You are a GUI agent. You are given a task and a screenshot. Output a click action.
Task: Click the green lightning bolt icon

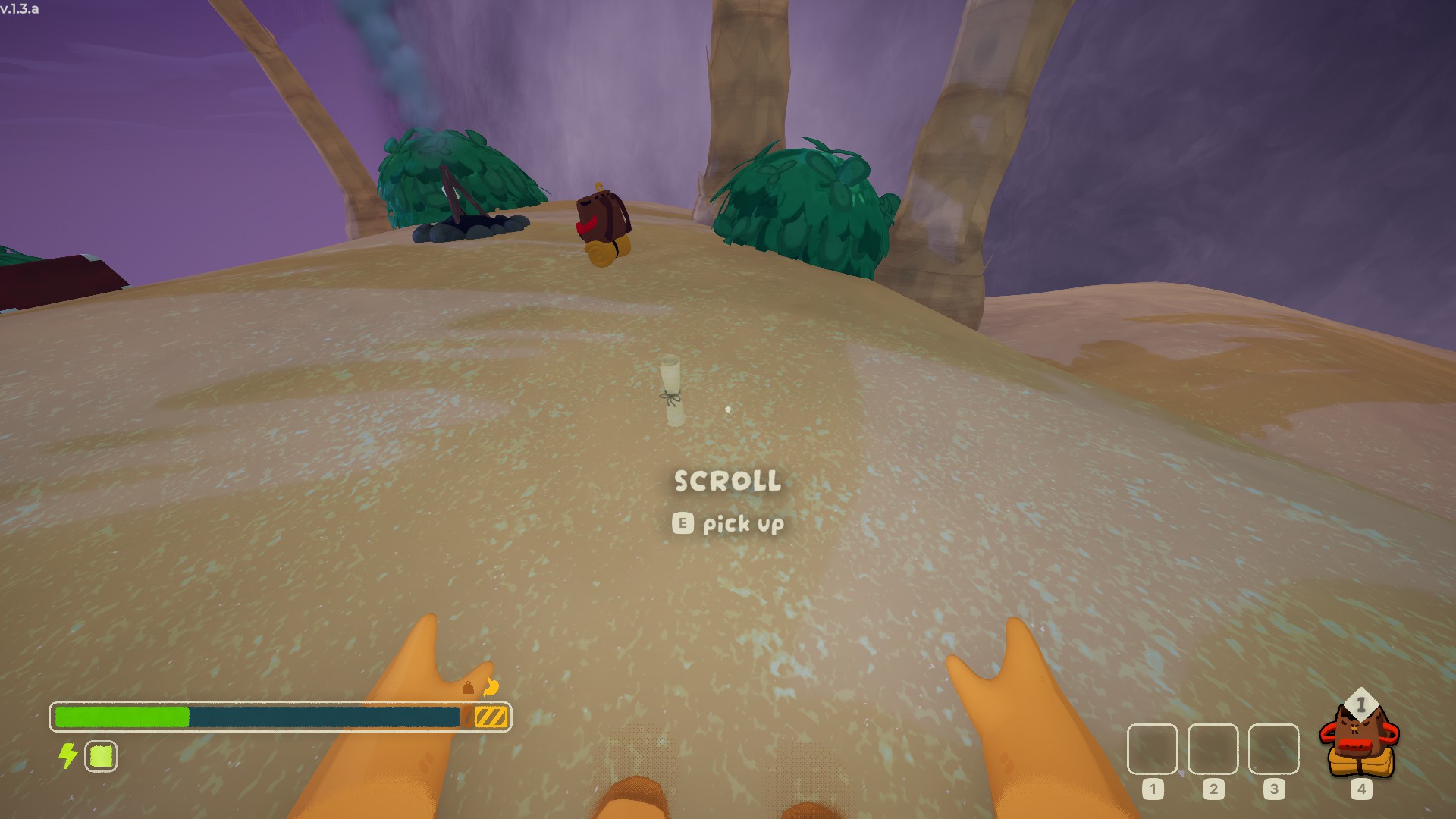click(x=68, y=755)
